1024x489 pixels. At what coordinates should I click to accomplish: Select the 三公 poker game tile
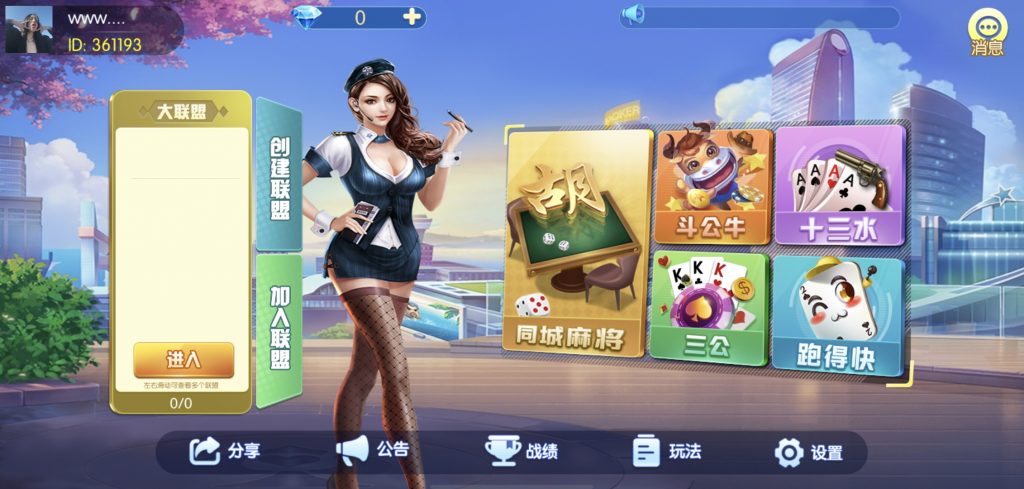coord(708,306)
